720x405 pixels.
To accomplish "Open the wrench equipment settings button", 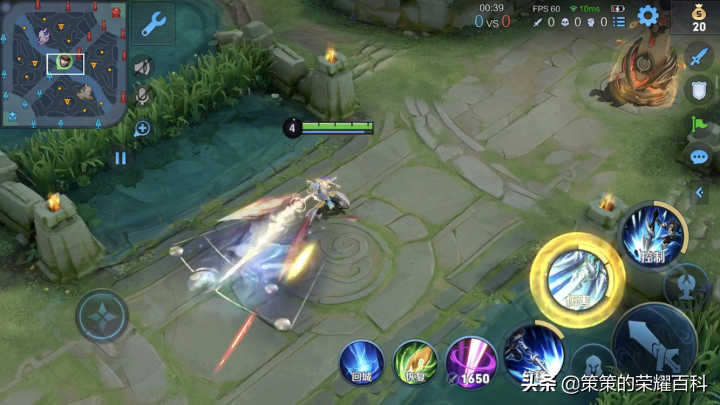I will [x=154, y=24].
